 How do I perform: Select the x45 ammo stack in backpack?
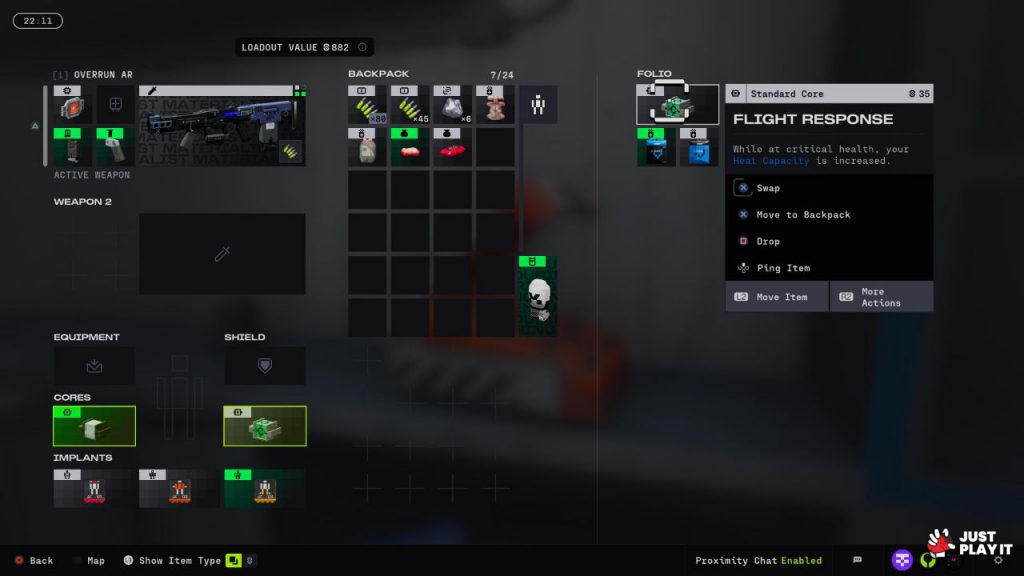click(410, 106)
